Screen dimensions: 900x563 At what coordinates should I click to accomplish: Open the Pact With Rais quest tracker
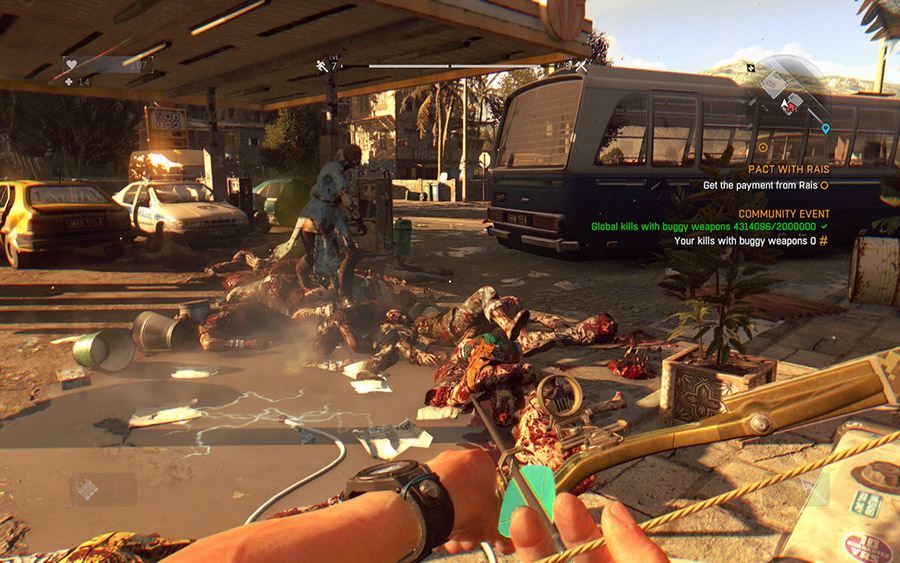coord(789,170)
